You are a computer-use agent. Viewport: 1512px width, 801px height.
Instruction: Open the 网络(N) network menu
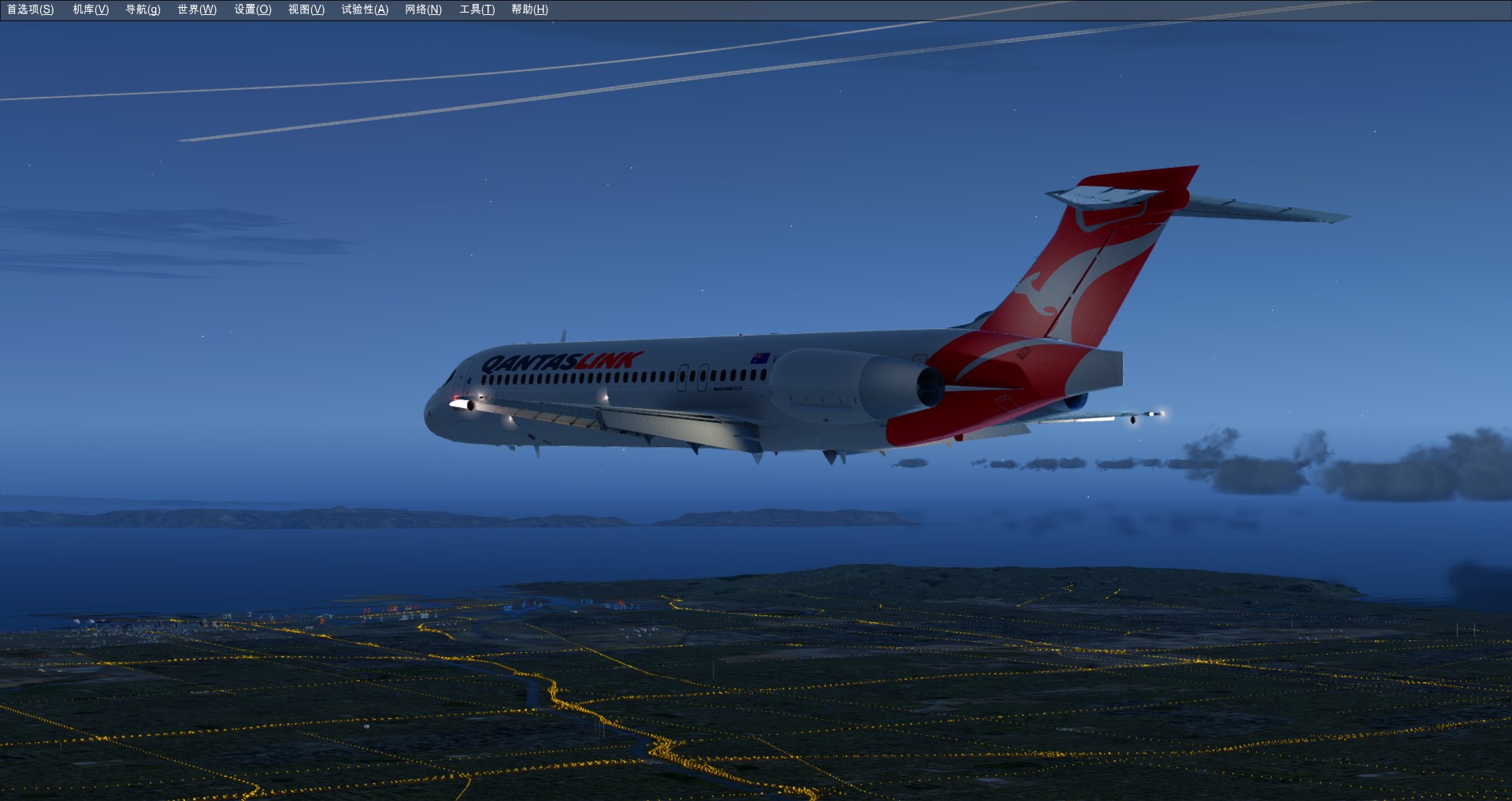tap(423, 9)
